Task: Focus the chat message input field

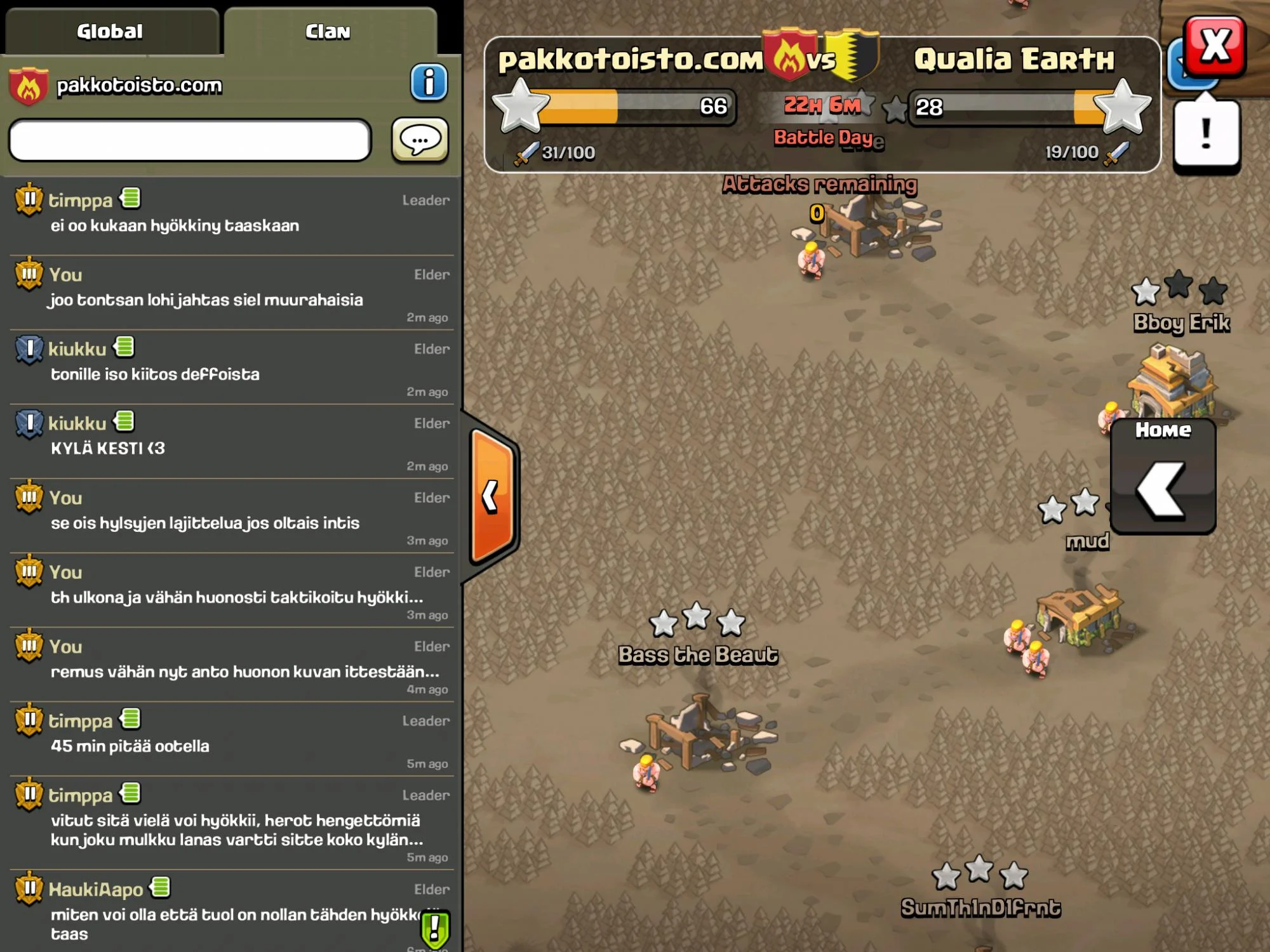Action: coord(190,140)
